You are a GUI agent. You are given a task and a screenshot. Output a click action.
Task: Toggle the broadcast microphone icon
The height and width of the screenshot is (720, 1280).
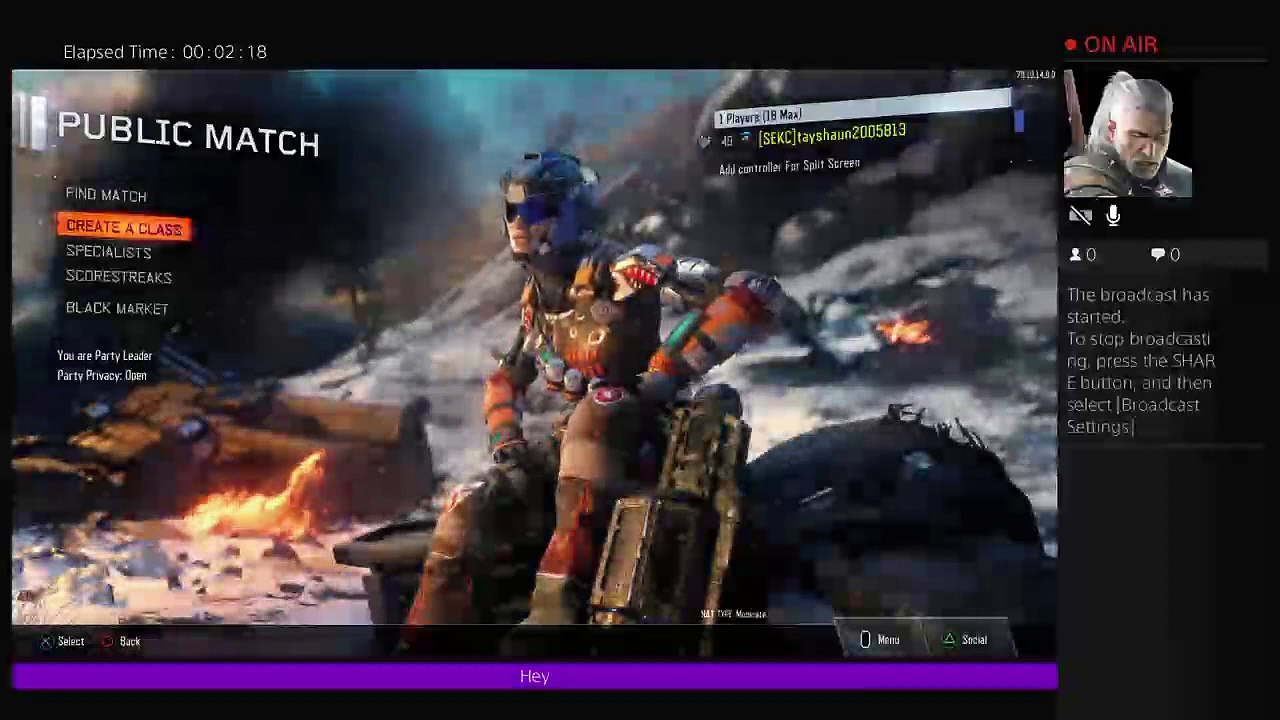[1113, 215]
